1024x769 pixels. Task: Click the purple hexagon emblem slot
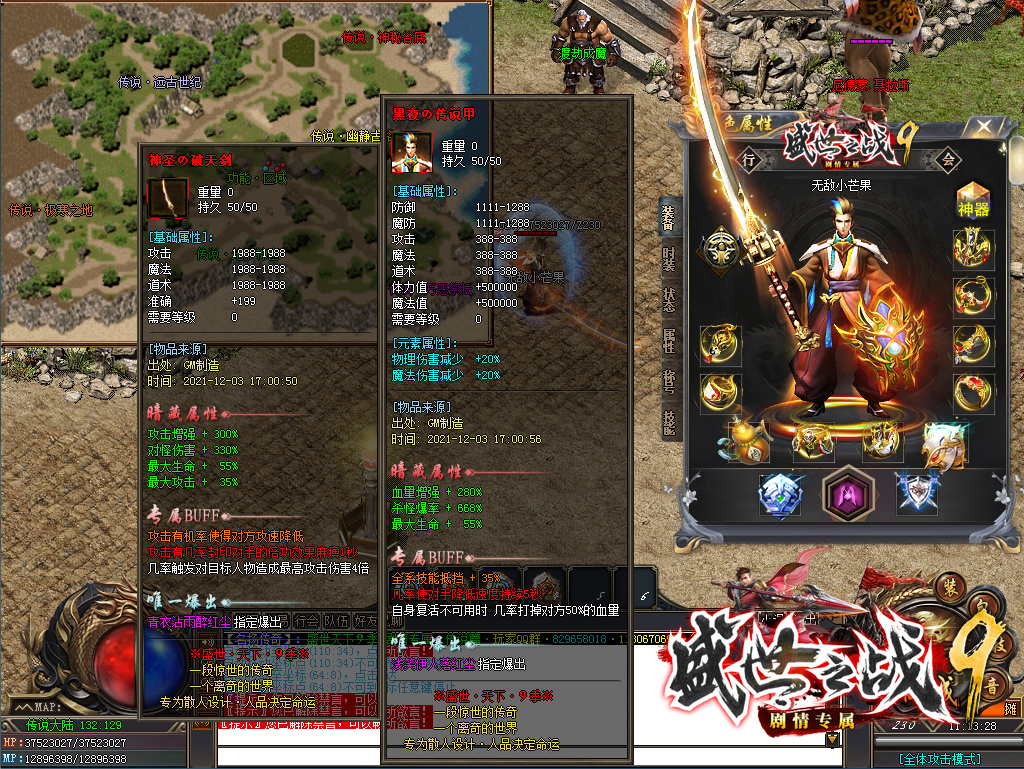(x=848, y=494)
